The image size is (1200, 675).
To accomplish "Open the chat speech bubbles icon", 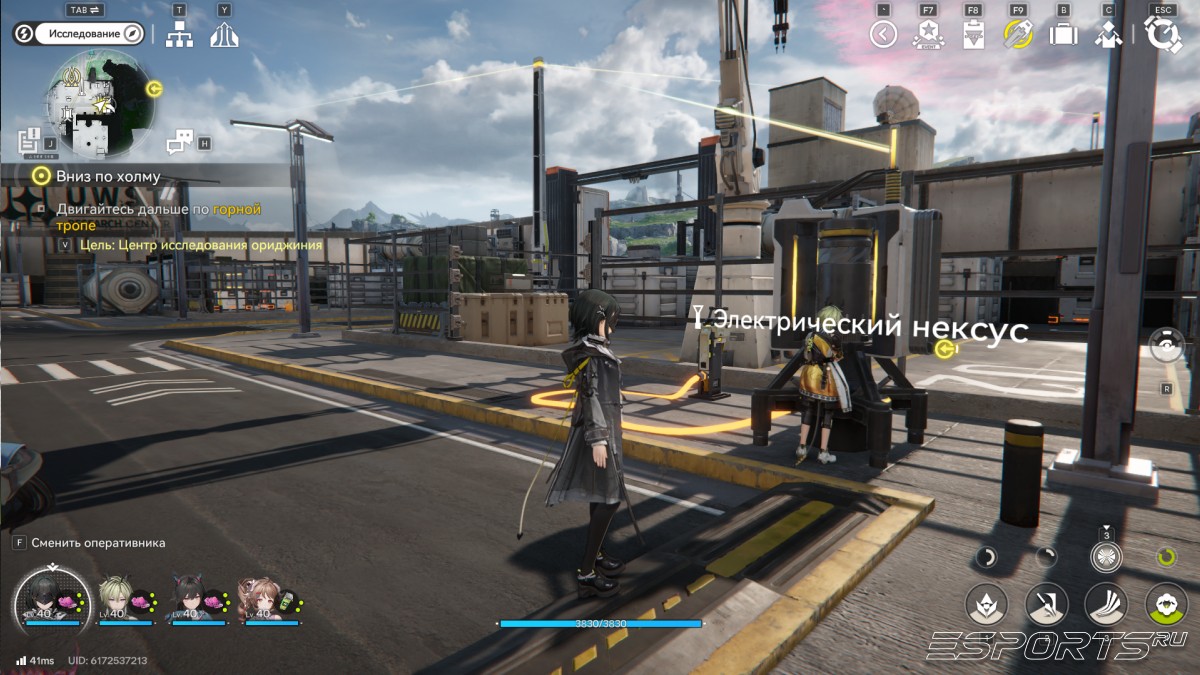I will (x=179, y=142).
